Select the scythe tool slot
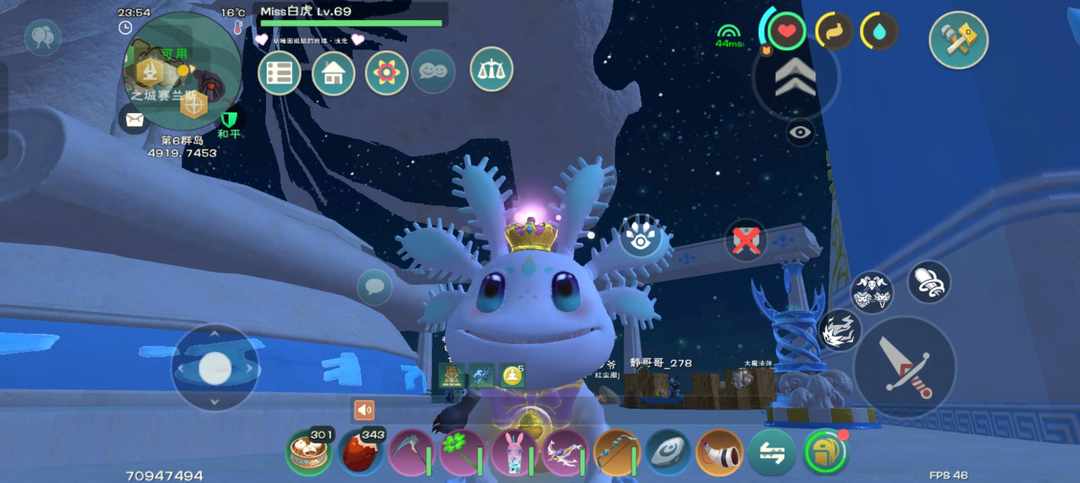 point(411,452)
